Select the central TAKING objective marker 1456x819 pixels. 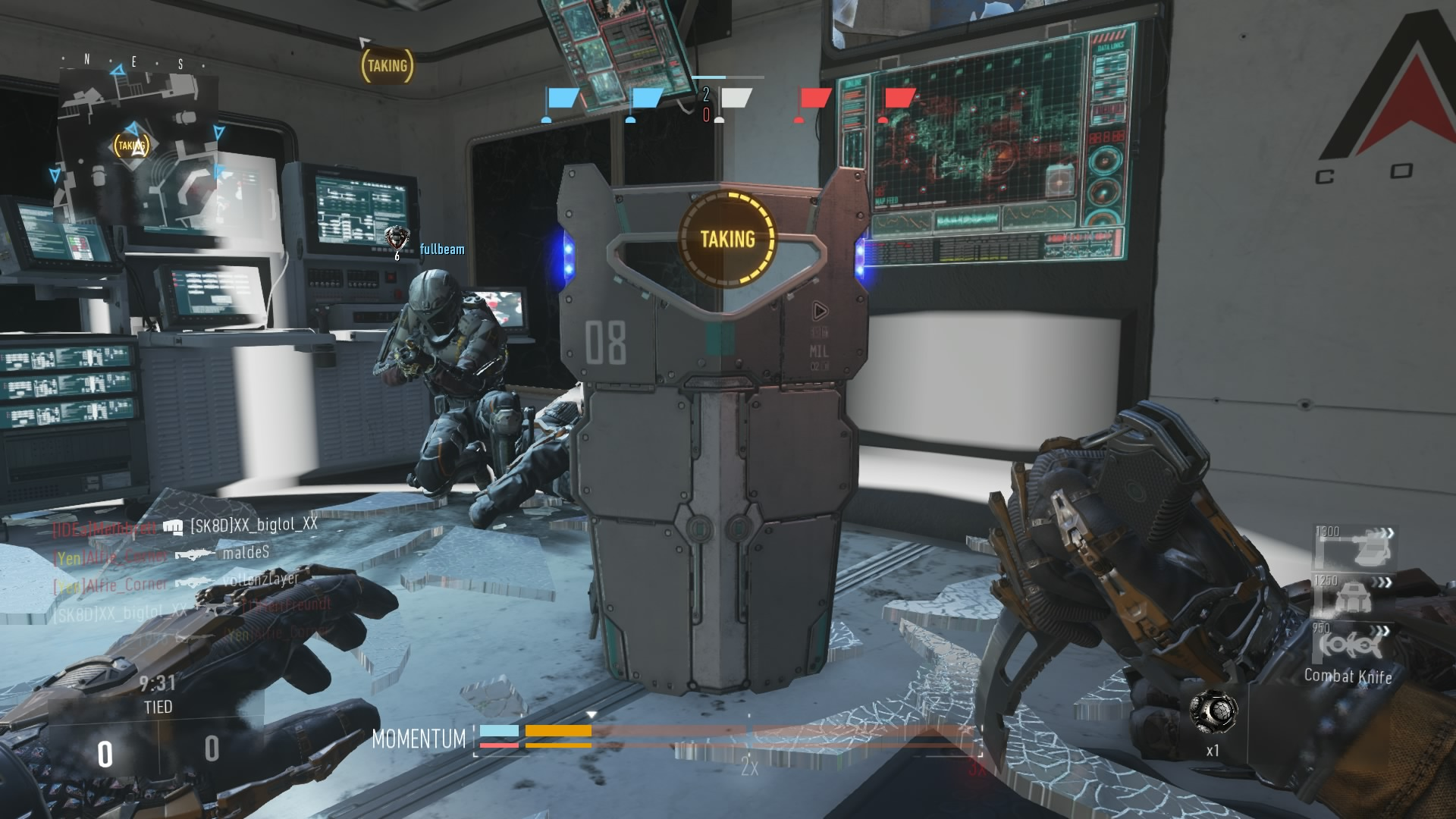tap(727, 240)
